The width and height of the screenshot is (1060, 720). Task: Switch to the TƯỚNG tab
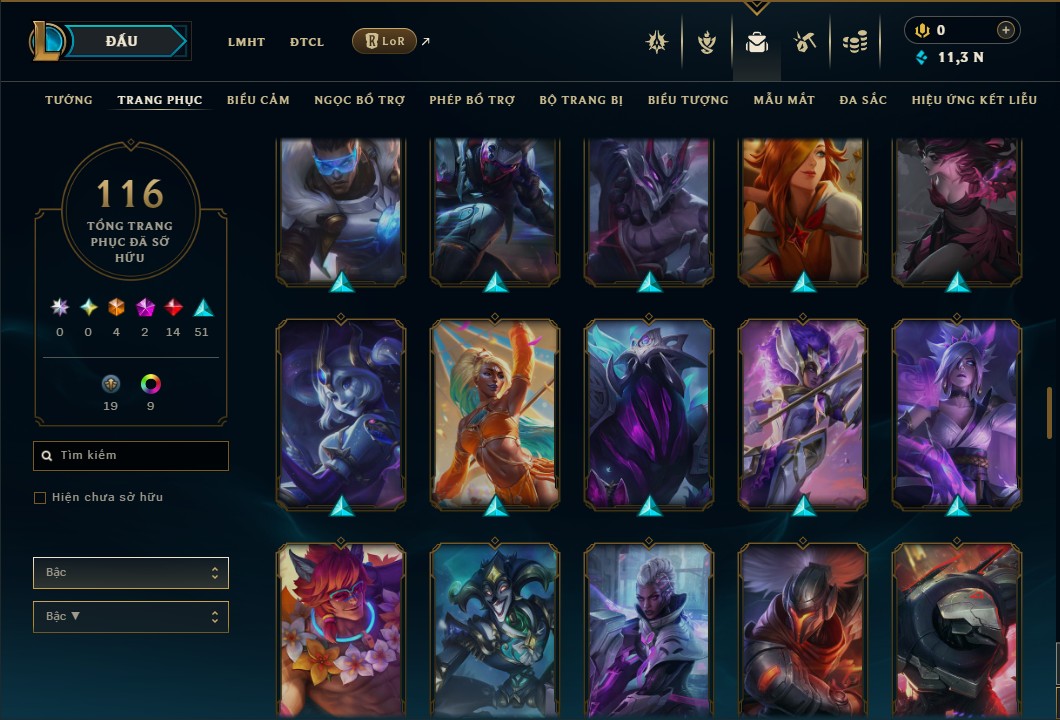click(x=69, y=100)
